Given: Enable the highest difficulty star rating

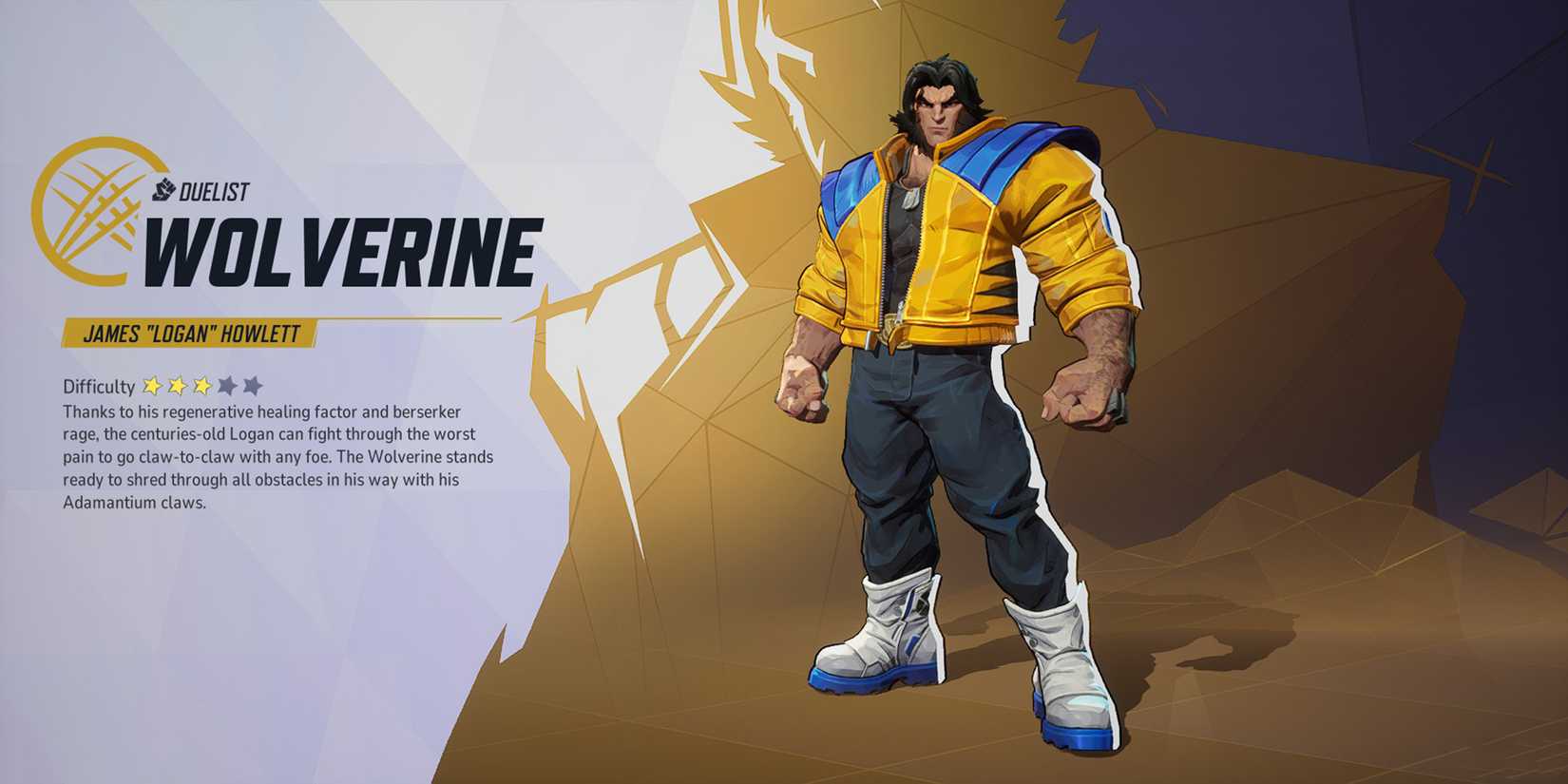Looking at the screenshot, I should pyautogui.click(x=251, y=385).
